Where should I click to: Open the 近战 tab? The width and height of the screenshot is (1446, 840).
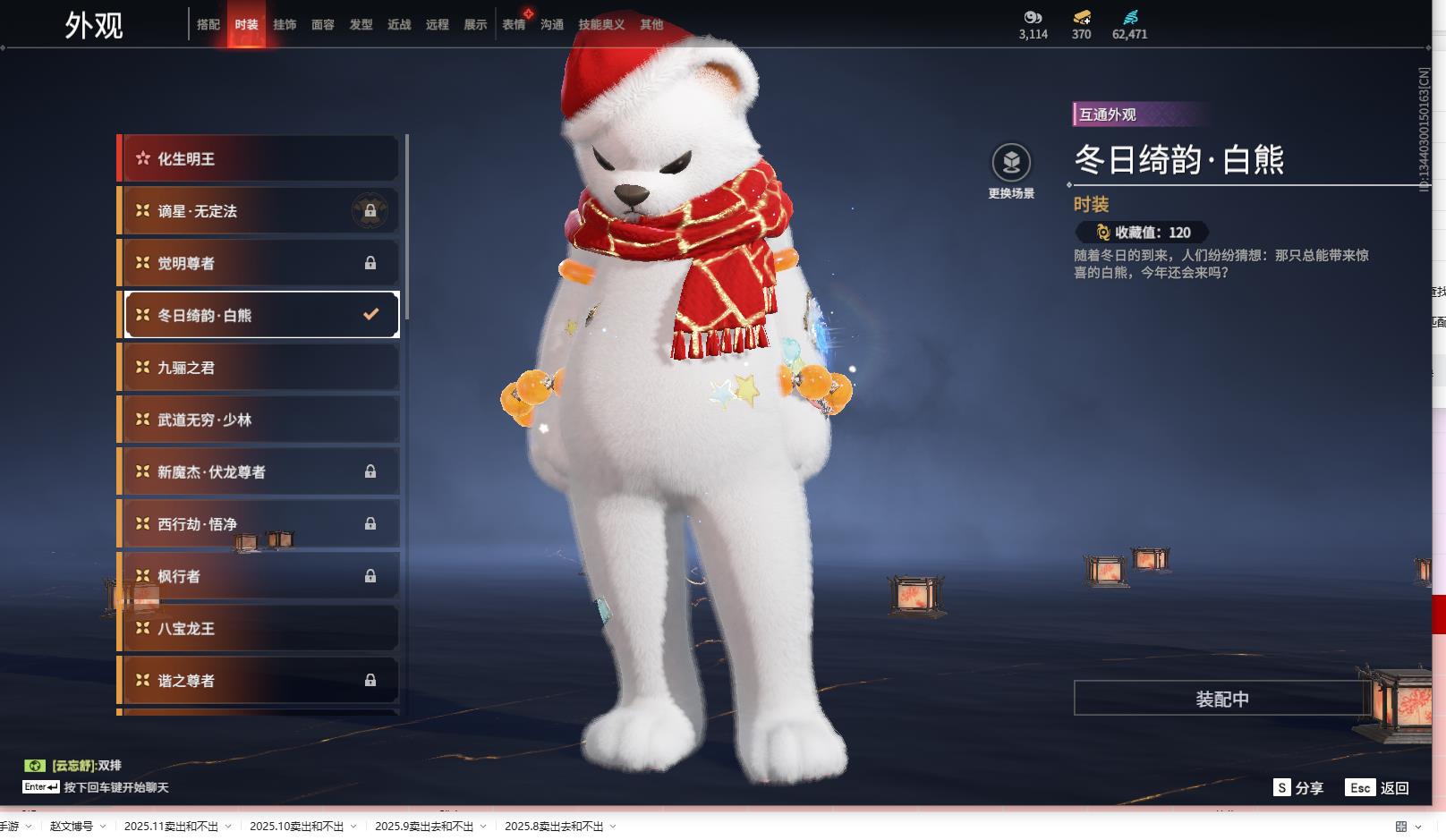pos(399,25)
